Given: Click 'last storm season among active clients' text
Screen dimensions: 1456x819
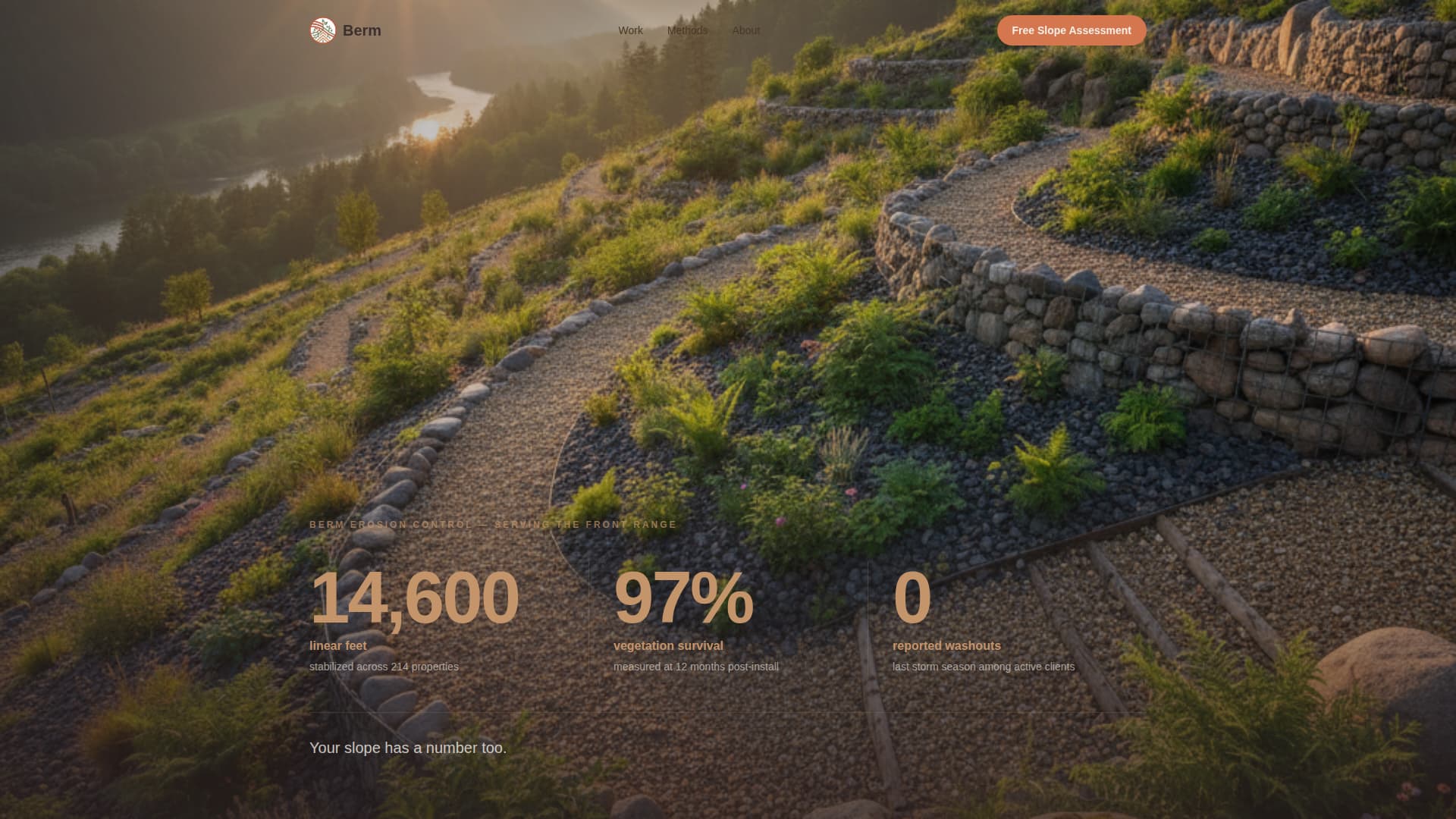Looking at the screenshot, I should coord(984,667).
